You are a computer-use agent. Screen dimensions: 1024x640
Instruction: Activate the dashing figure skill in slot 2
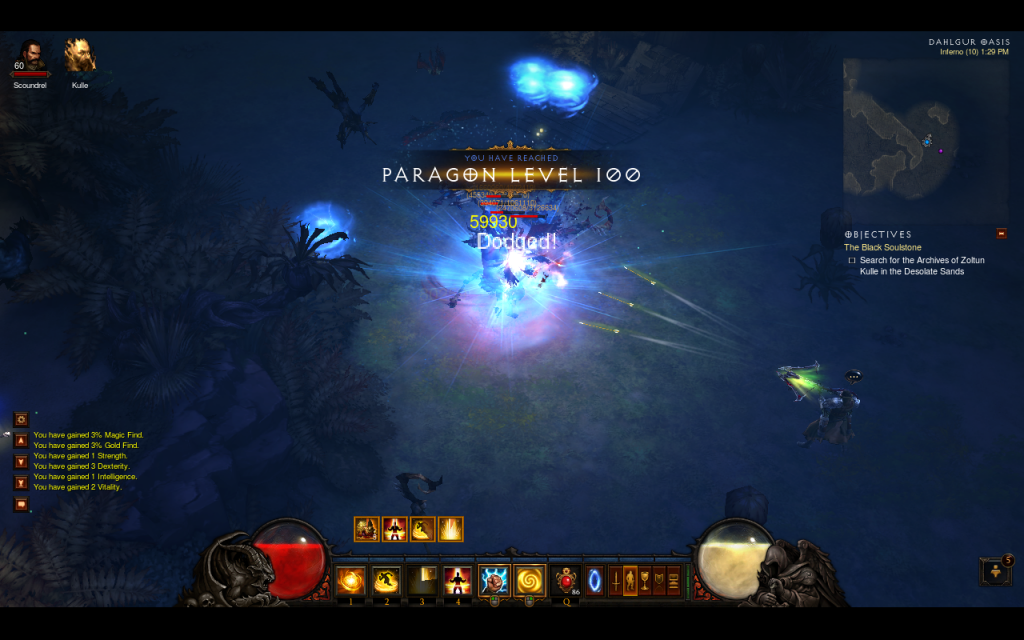(386, 580)
